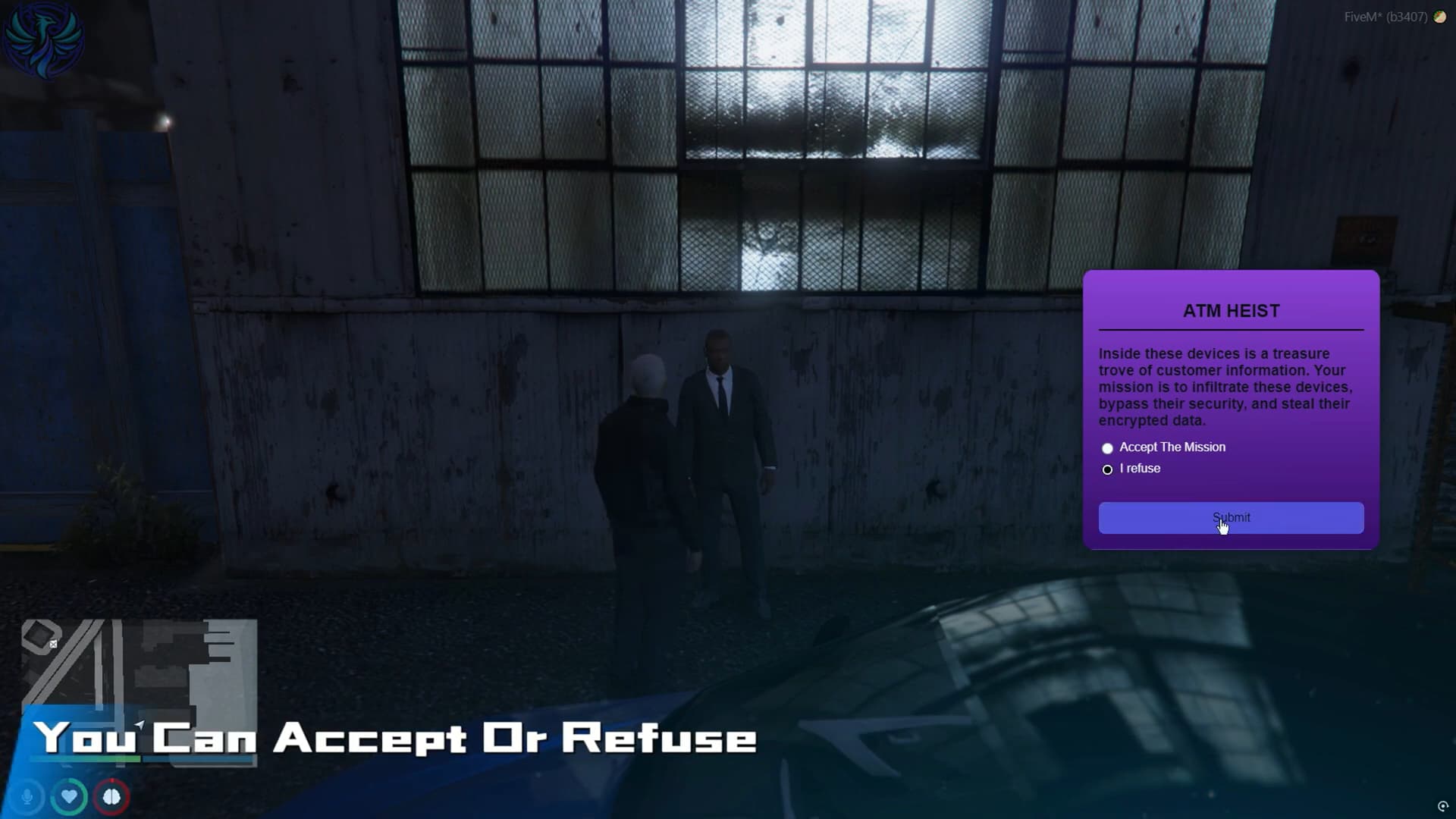This screenshot has height=819, width=1456.
Task: Click the phoenix server logo
Action: click(43, 39)
